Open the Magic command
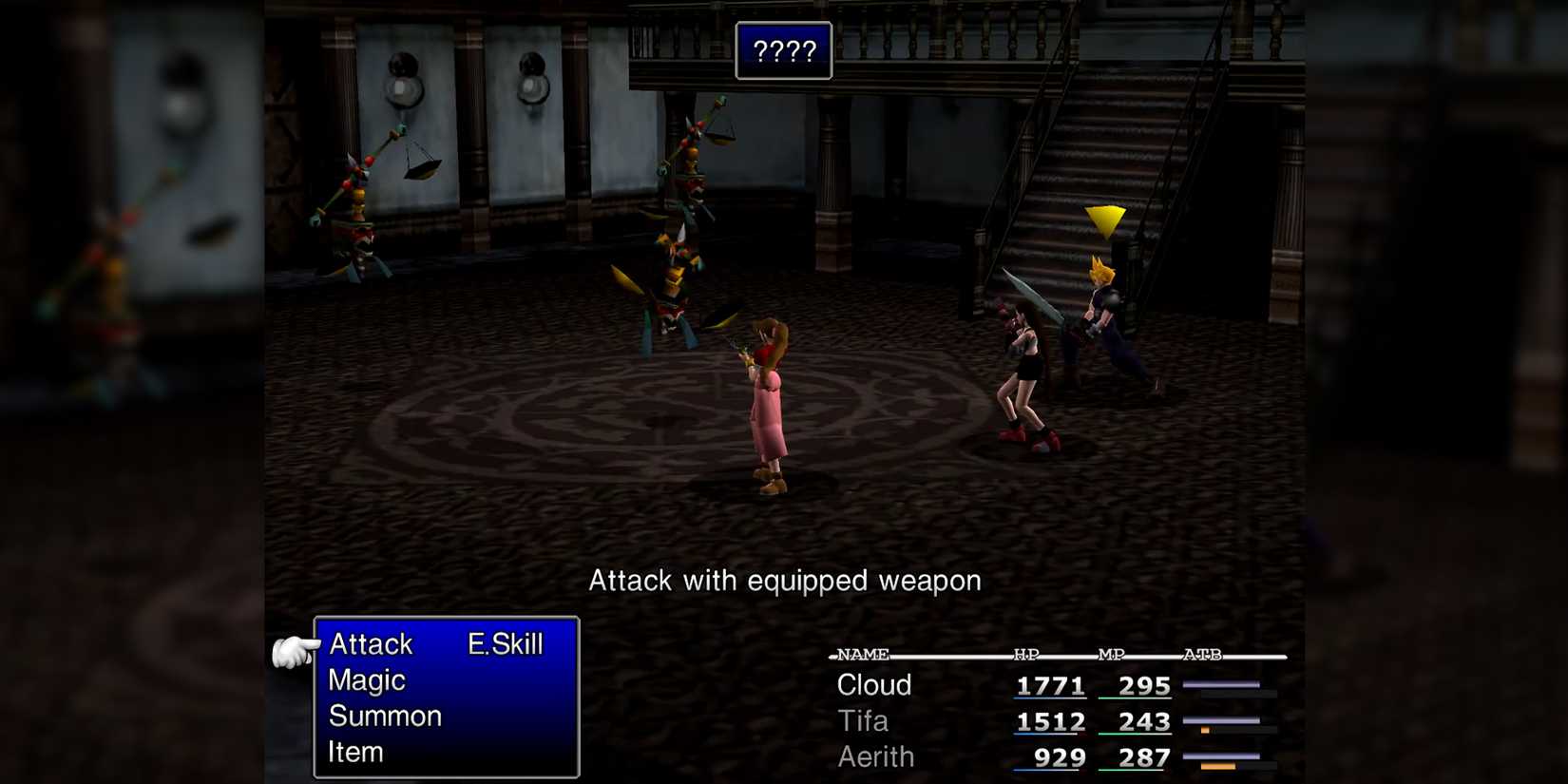This screenshot has height=784, width=1568. click(x=366, y=680)
